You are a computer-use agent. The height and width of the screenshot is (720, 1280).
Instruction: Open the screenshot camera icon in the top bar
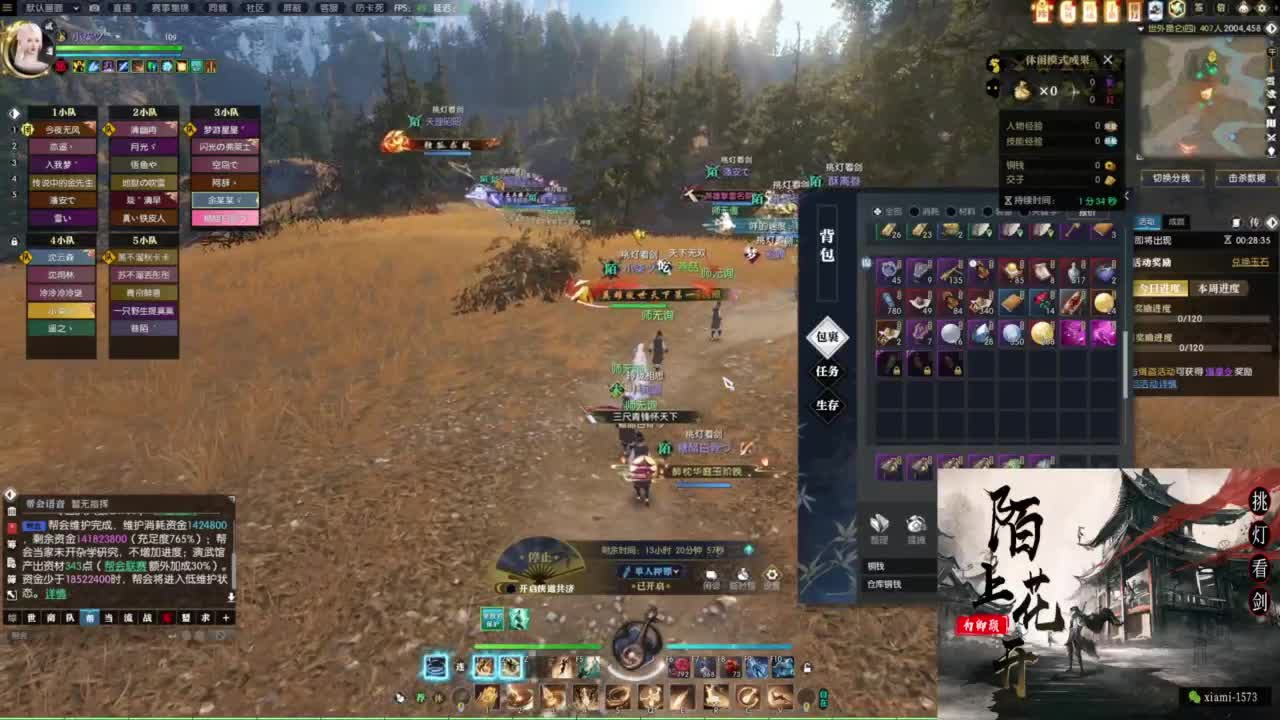94,9
